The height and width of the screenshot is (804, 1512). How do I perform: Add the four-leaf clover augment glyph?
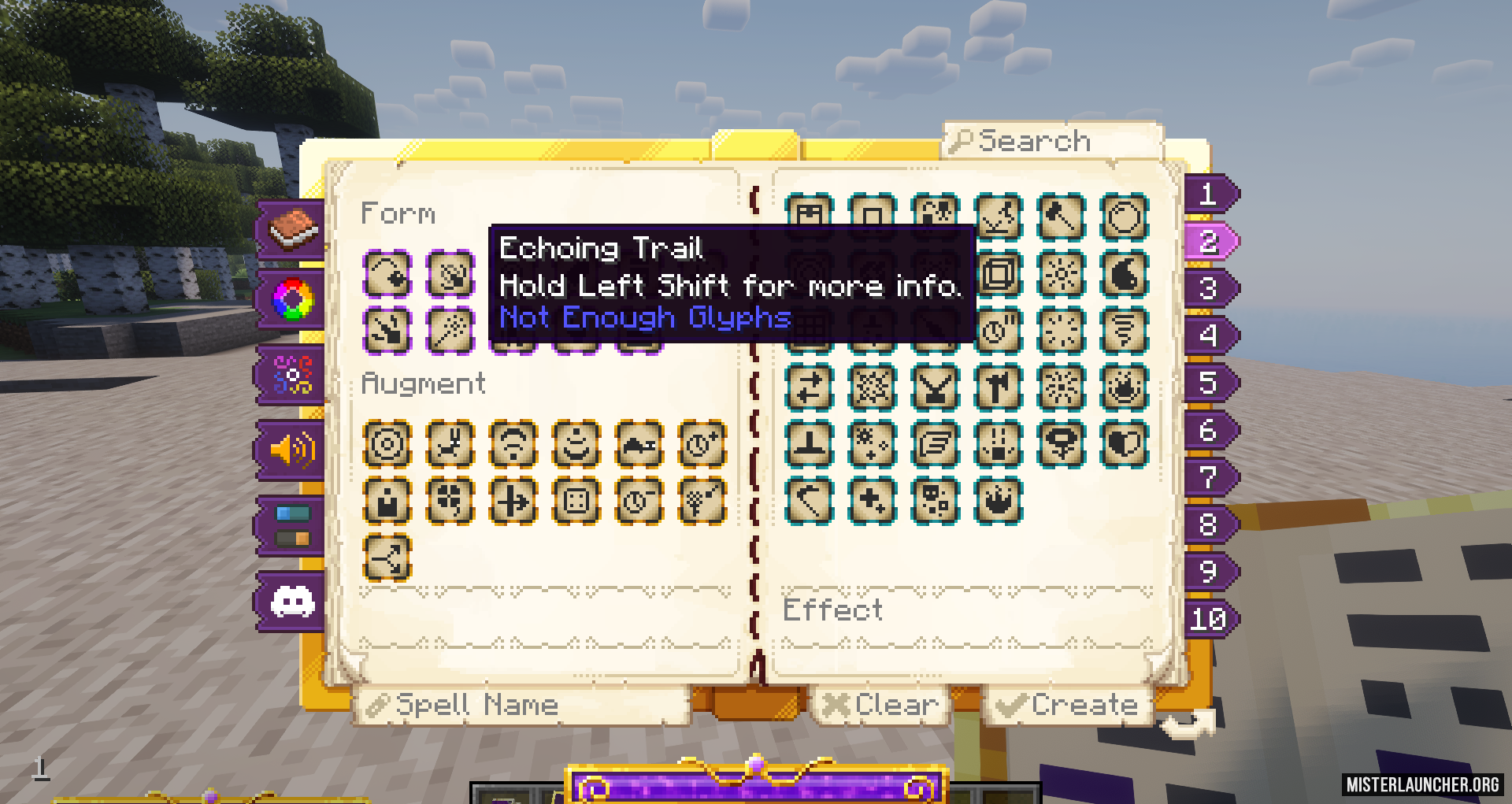click(450, 501)
